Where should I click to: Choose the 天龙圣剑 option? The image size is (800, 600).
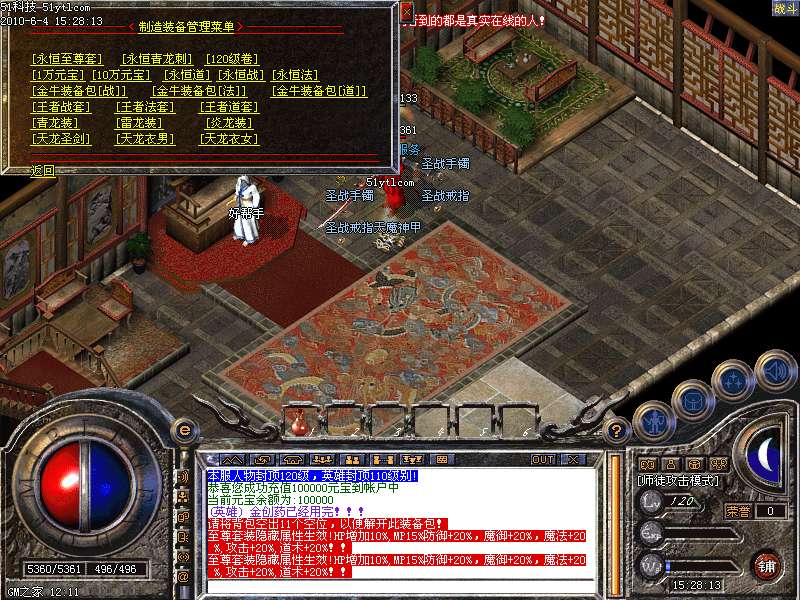point(62,139)
